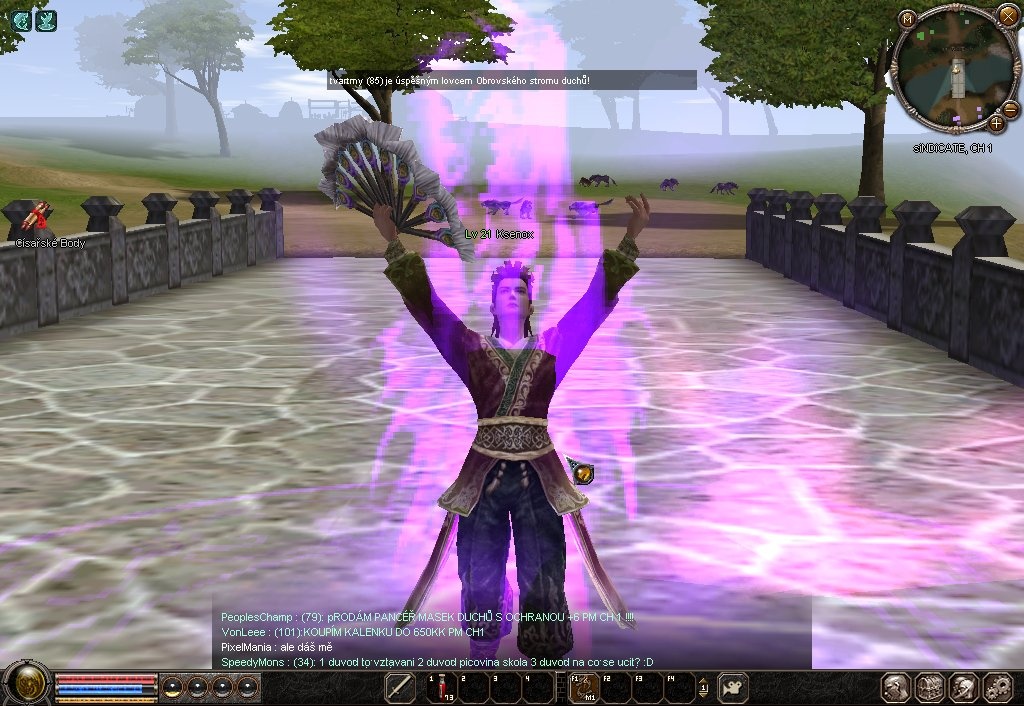This screenshot has height=706, width=1024.
Task: Toggle the camera view button
Action: pos(734,688)
